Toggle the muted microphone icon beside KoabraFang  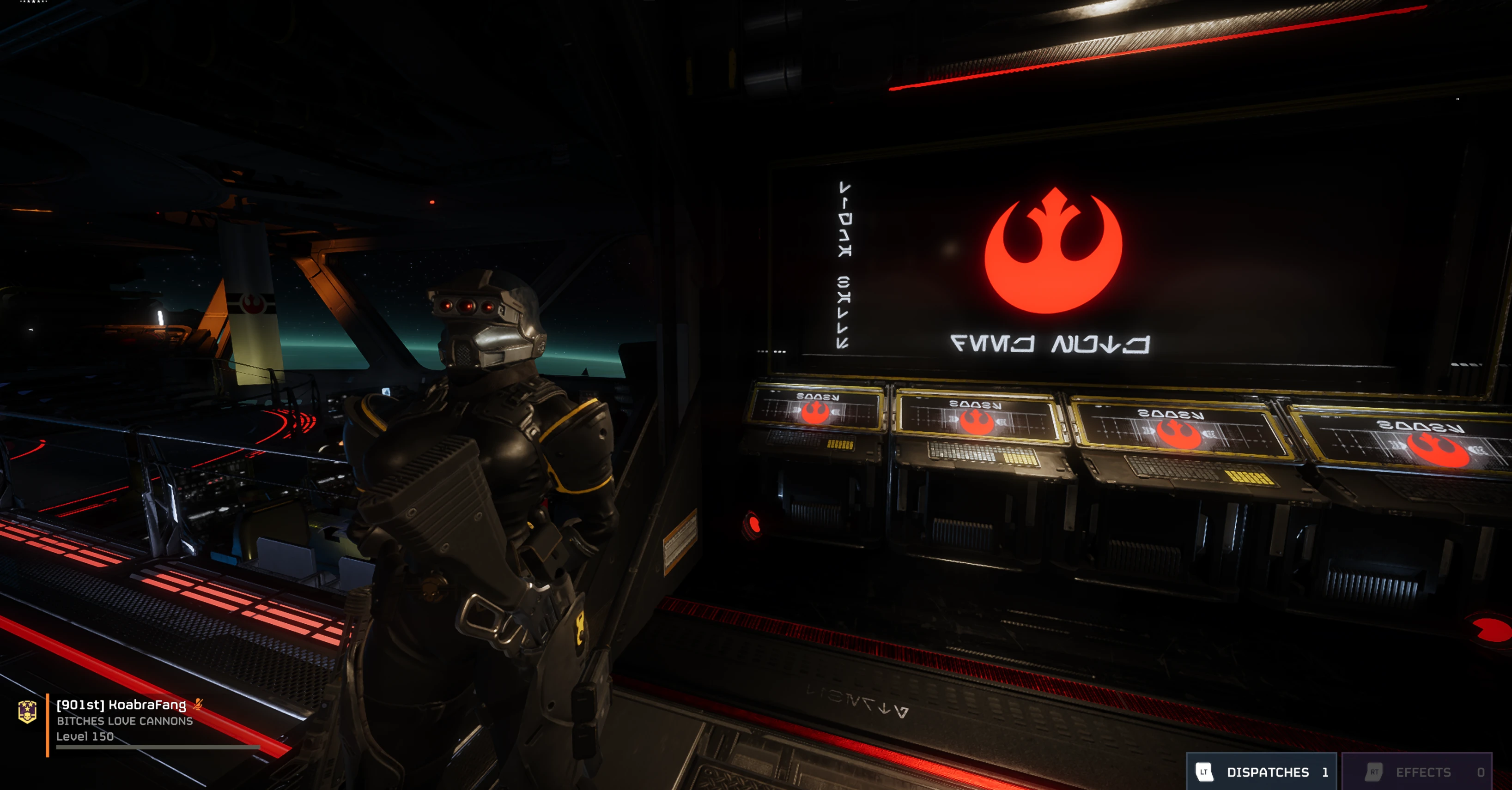point(198,704)
